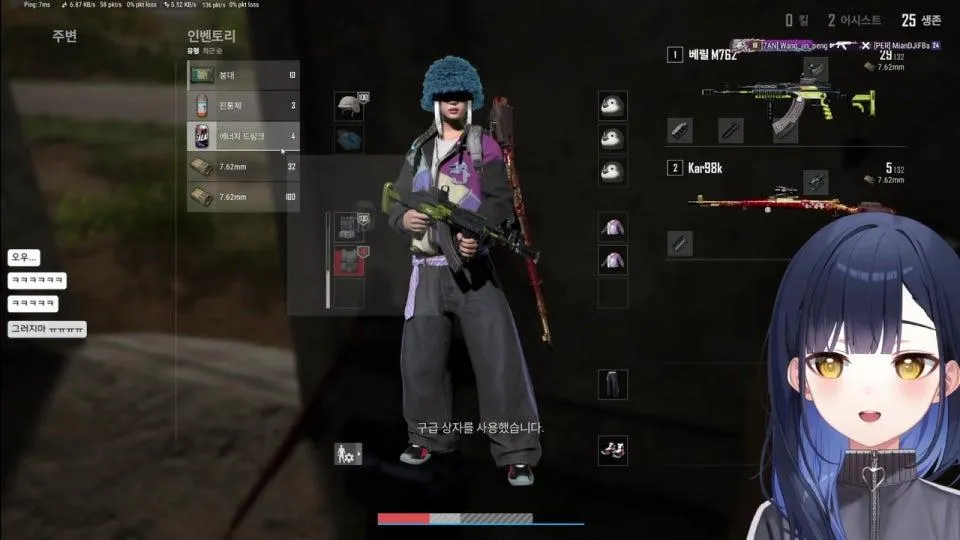Click the Kar98k scope attachment slot

click(x=815, y=181)
